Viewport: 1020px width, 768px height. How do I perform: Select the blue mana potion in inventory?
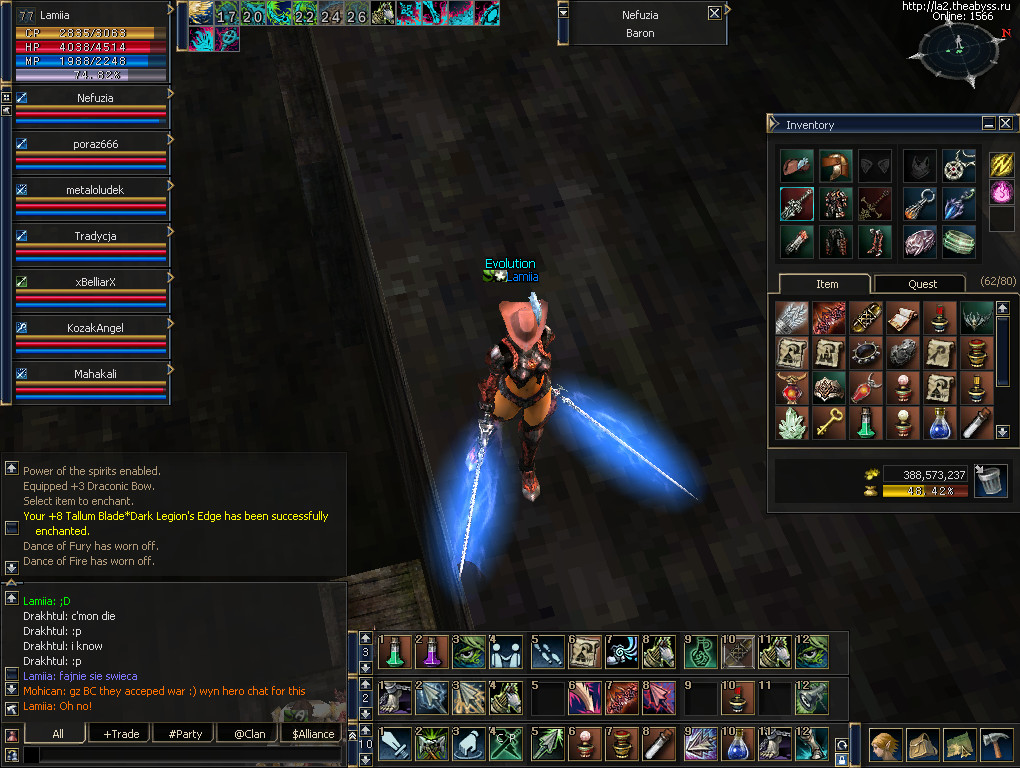(x=939, y=423)
